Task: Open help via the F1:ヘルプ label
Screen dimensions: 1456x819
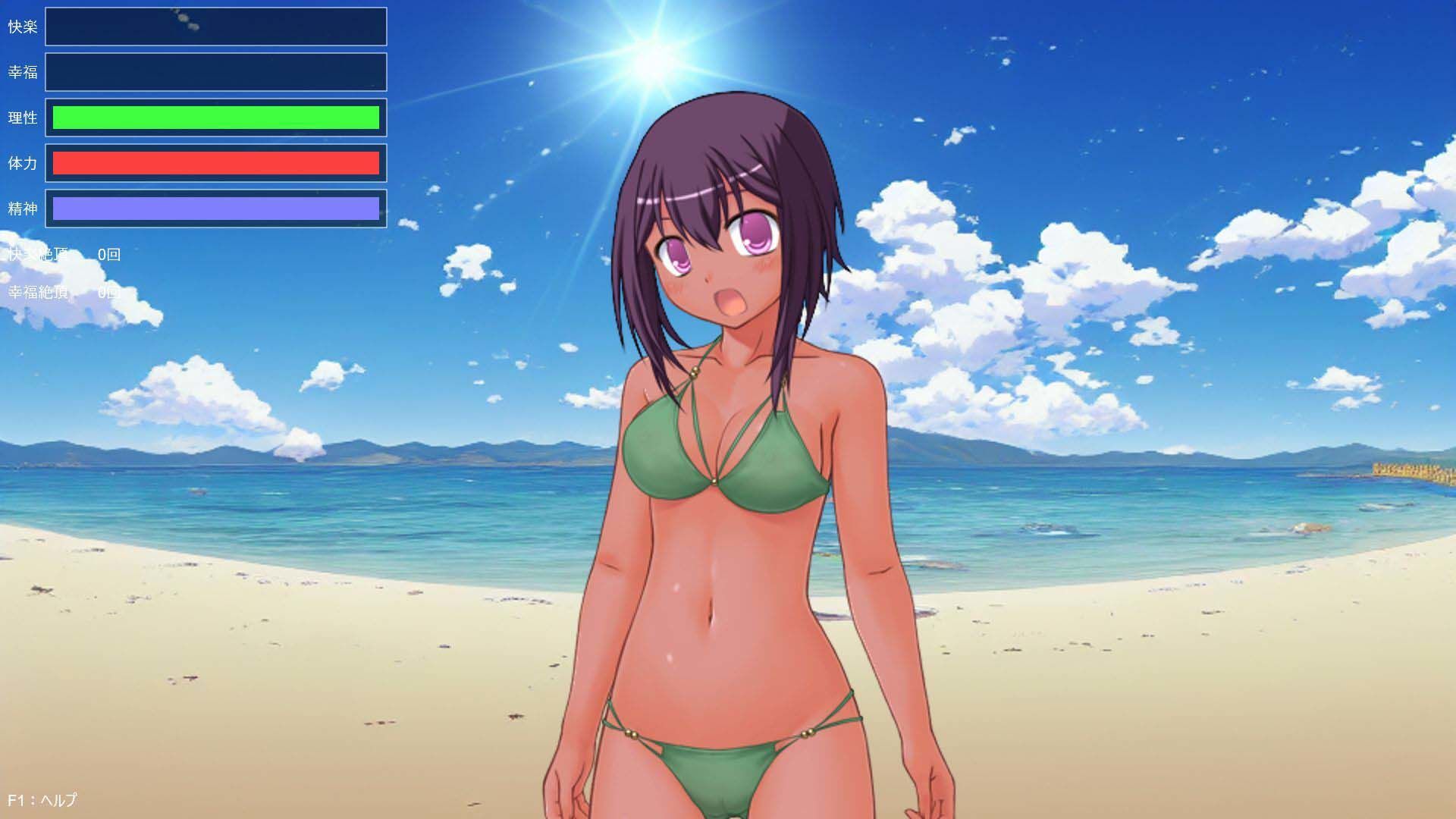Action: [x=42, y=799]
